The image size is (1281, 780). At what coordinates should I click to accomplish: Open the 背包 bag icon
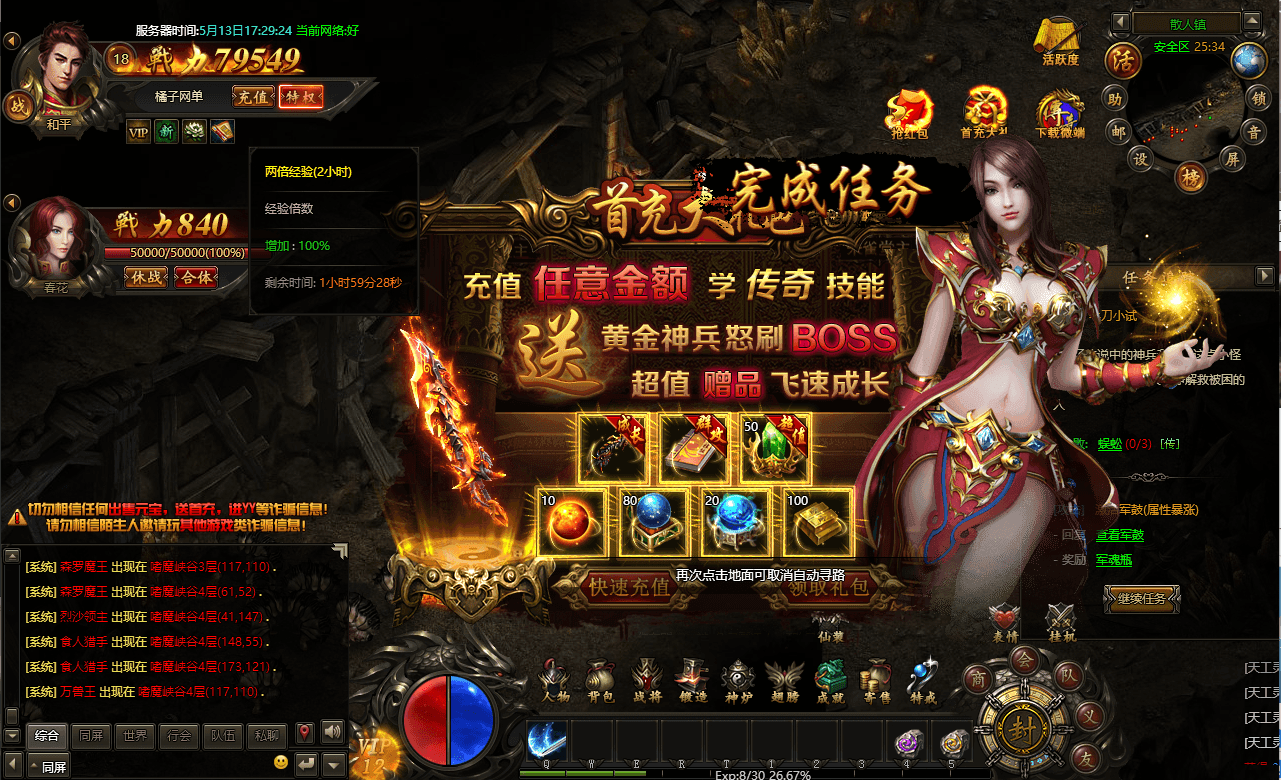599,680
